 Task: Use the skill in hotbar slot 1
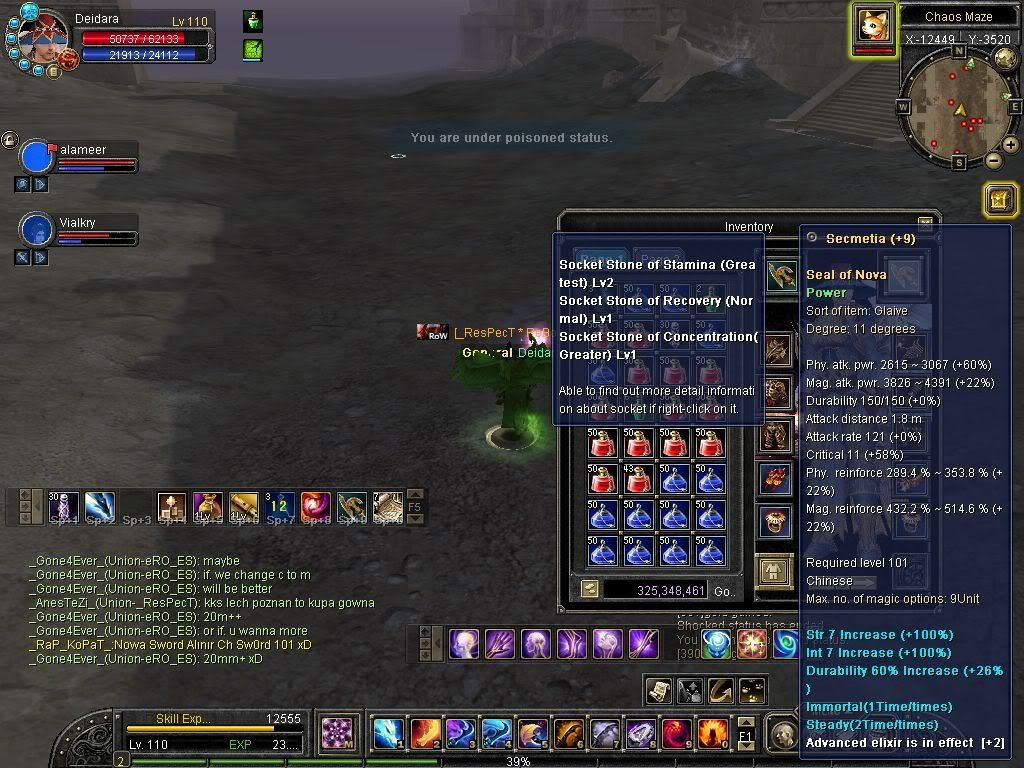click(388, 734)
